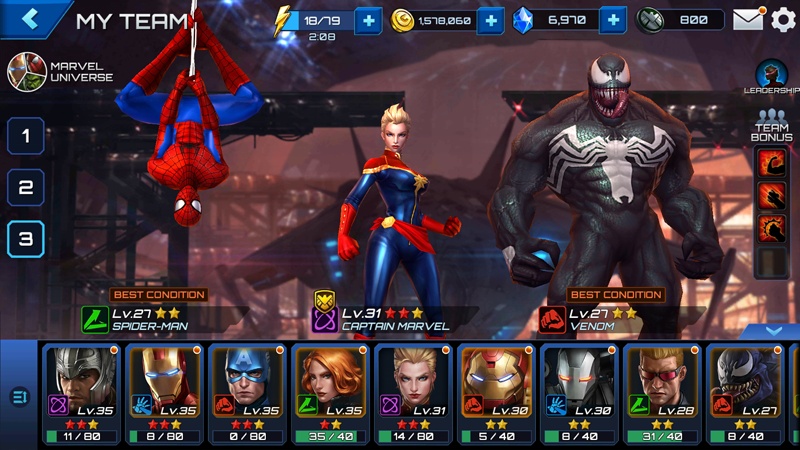Open the mail inbox envelope

click(x=747, y=19)
